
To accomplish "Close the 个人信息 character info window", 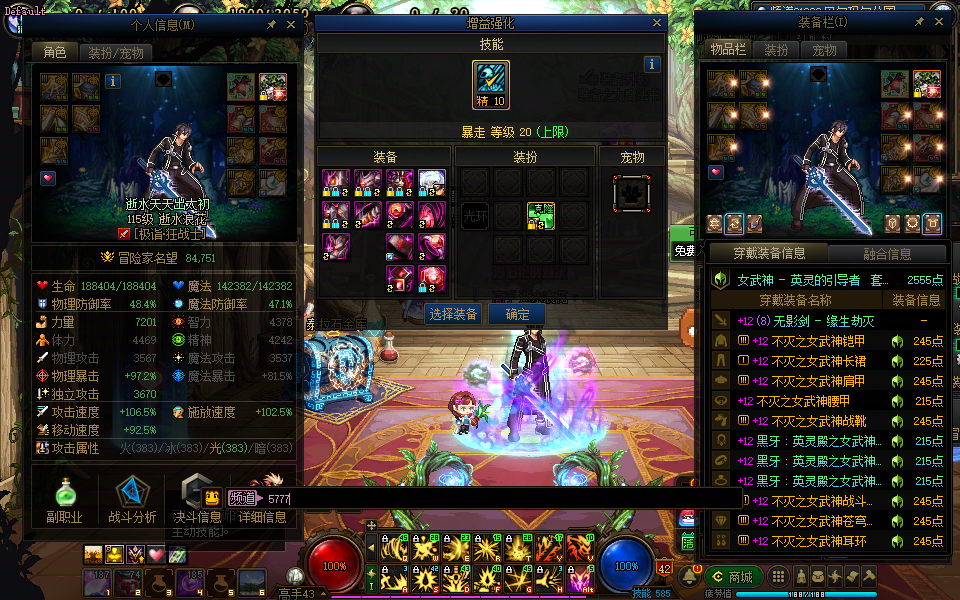I will 291,23.
